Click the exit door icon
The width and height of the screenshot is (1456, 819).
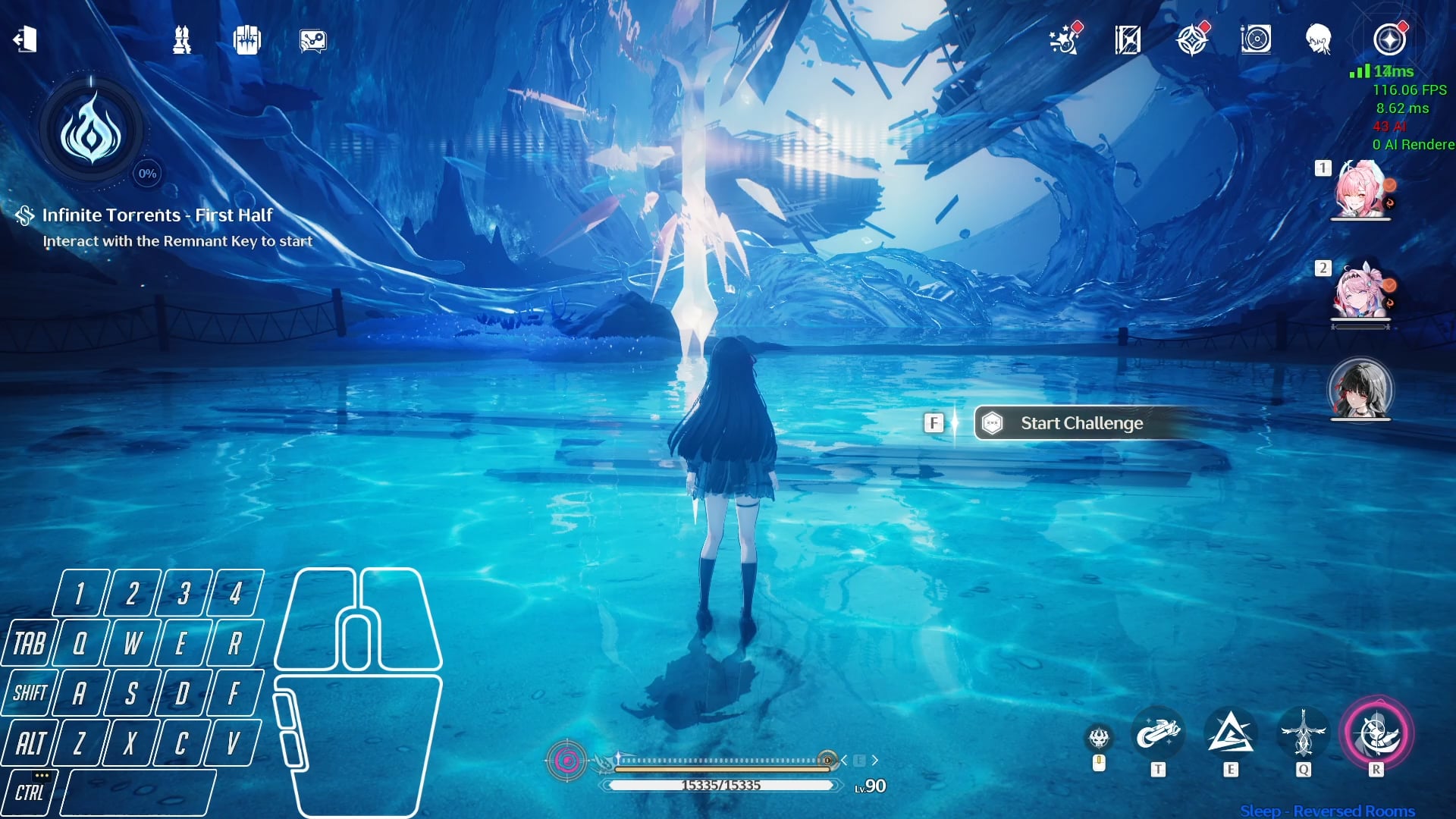(x=25, y=39)
